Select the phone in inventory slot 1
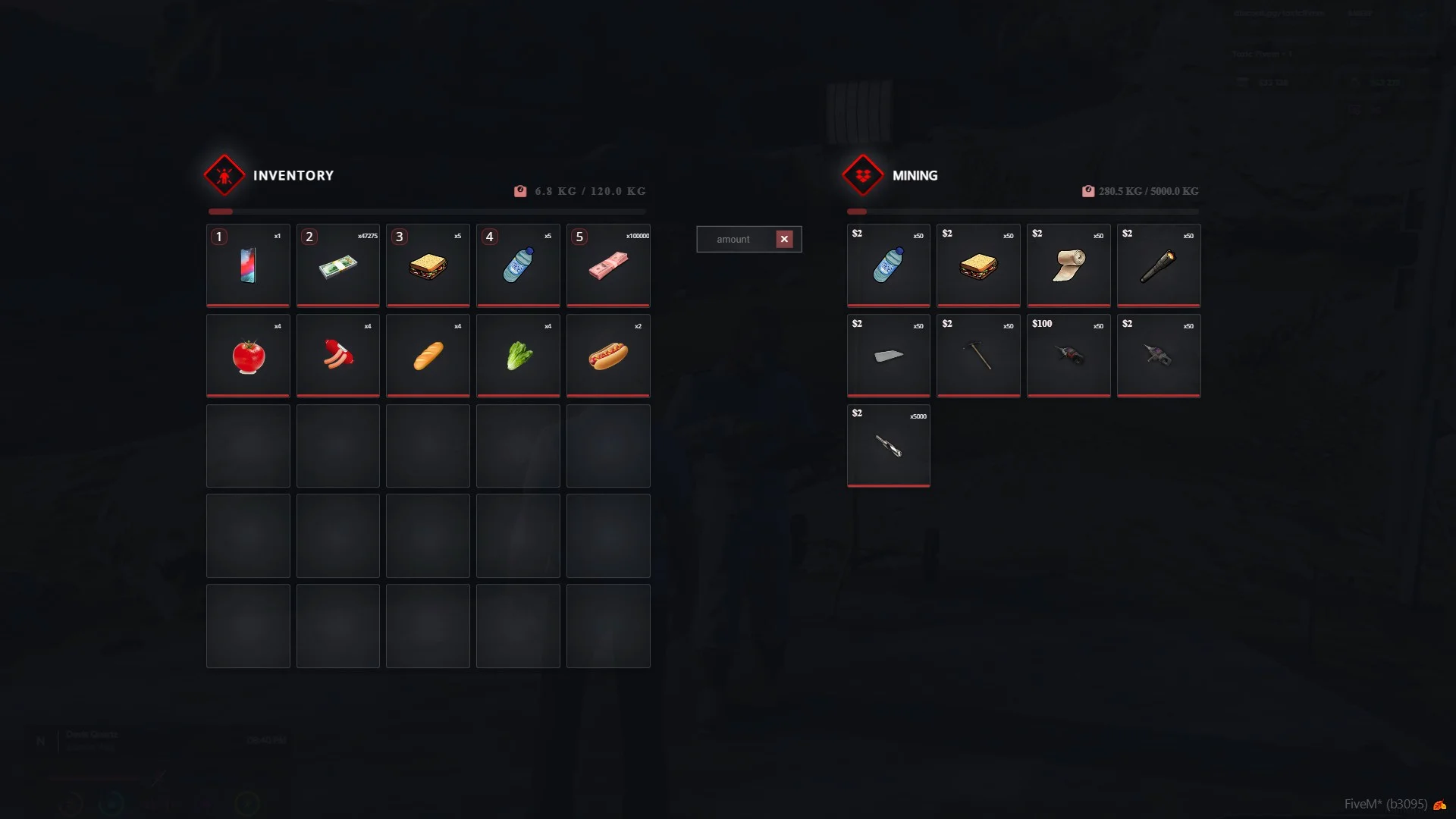Image resolution: width=1456 pixels, height=819 pixels. tap(248, 265)
